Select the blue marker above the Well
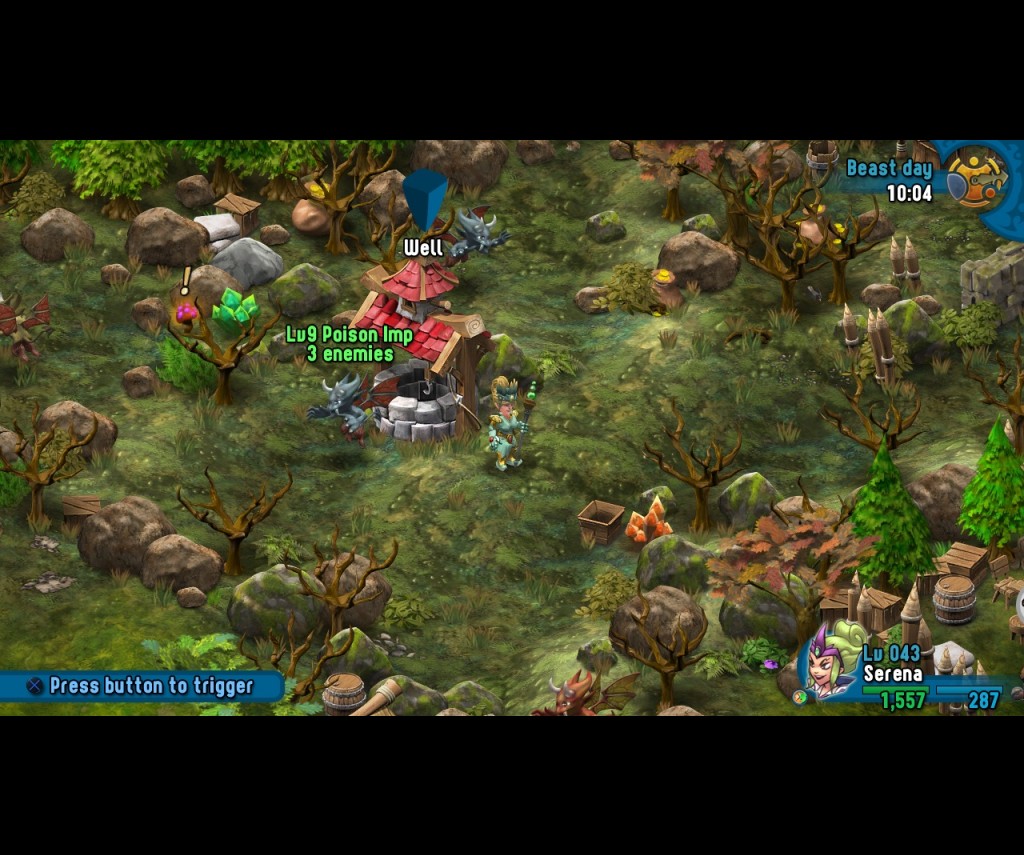Viewport: 1024px width, 855px height. click(425, 199)
